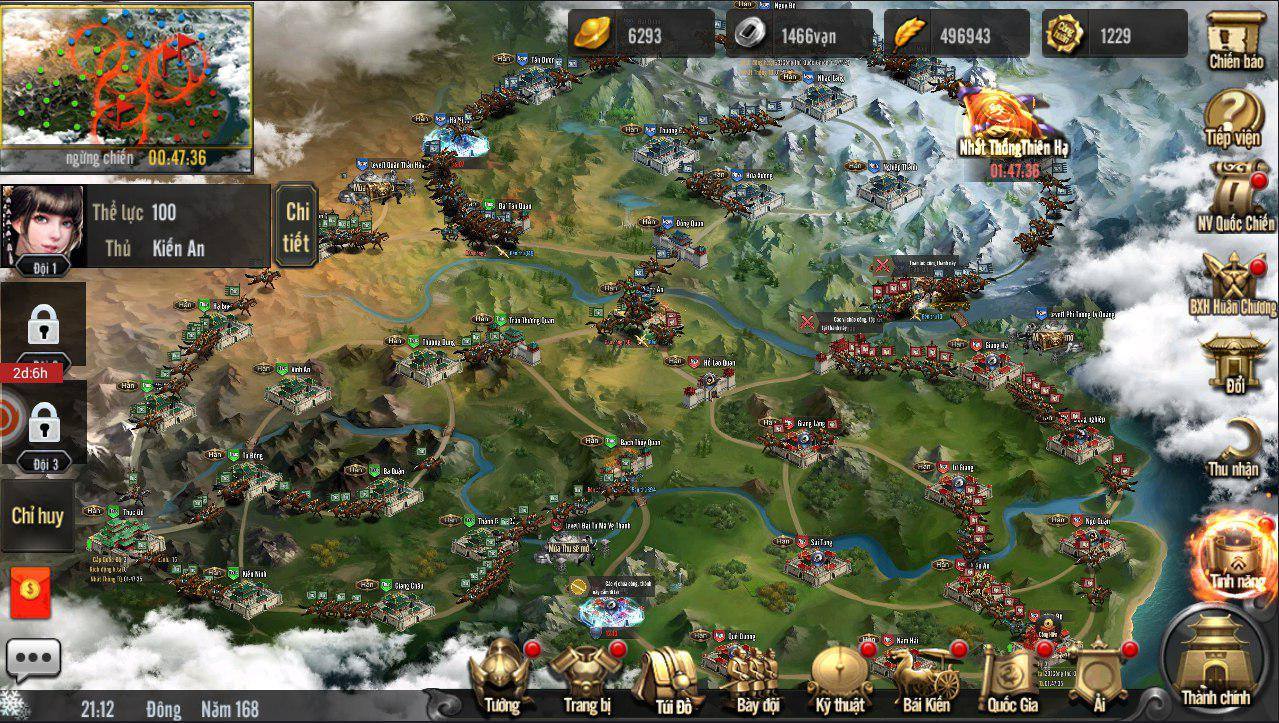Open the Đổi exchange shop
Screen dimensions: 1279x723
click(1234, 360)
